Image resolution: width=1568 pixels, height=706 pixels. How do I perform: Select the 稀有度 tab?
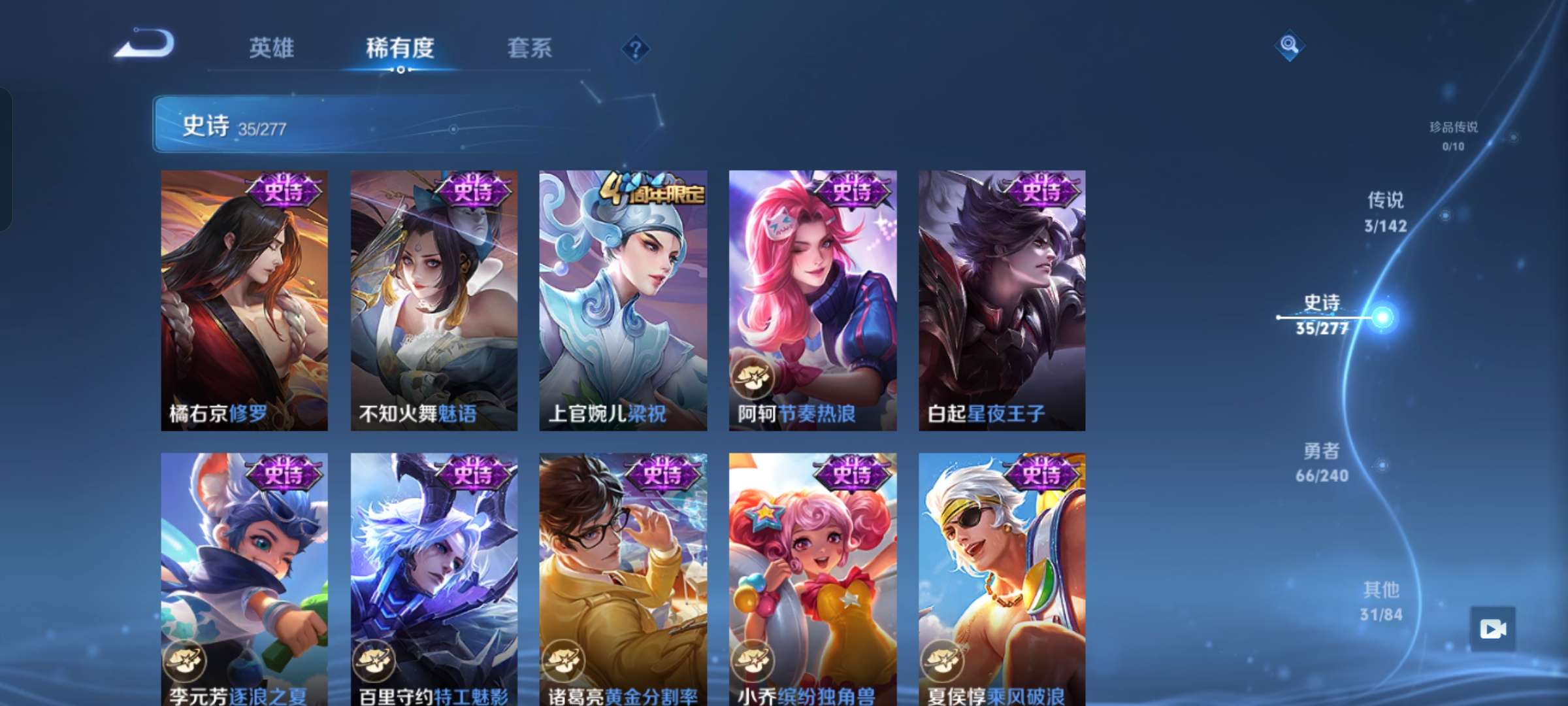tap(400, 47)
